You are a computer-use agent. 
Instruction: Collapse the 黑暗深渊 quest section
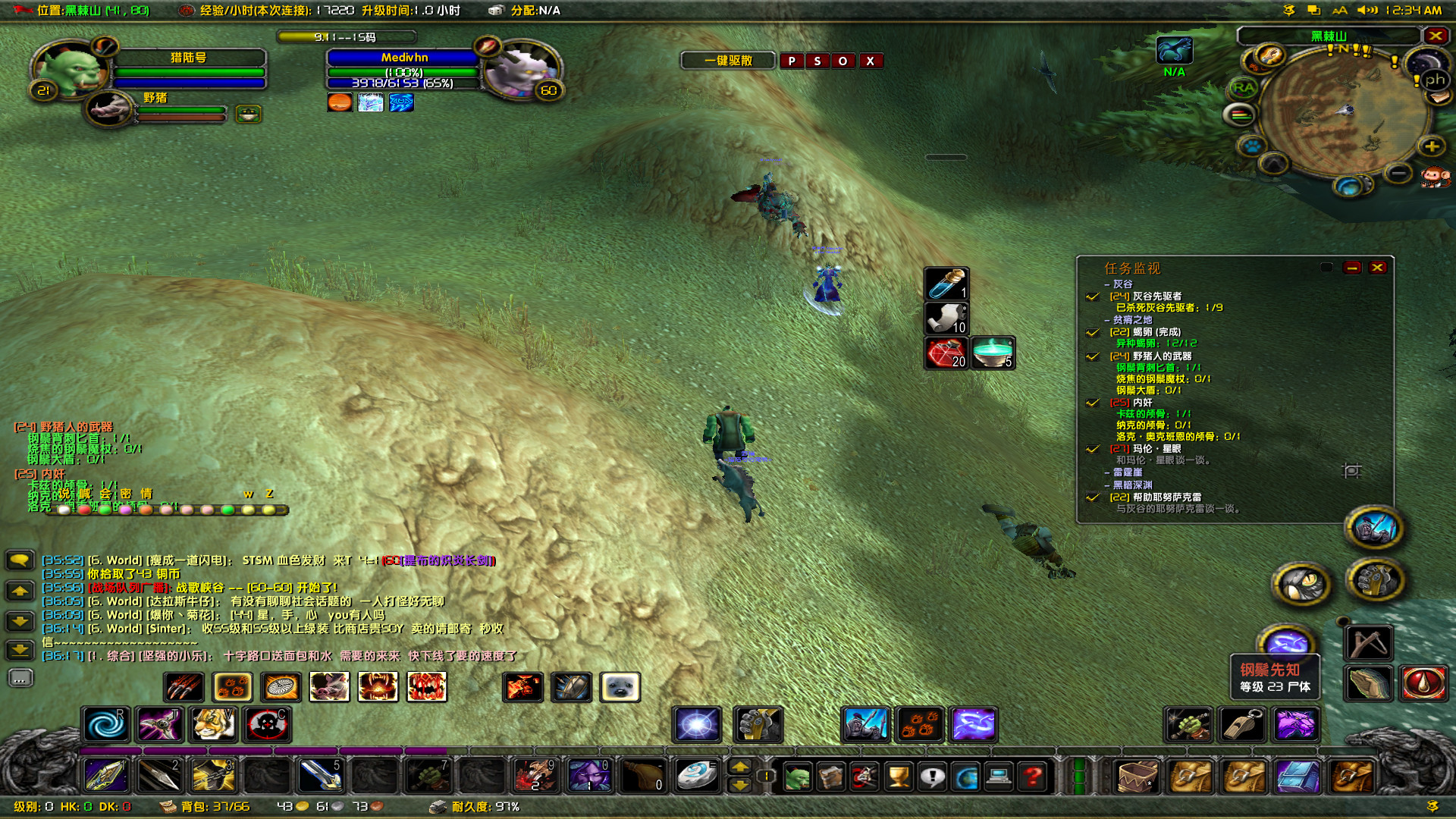coord(1107,485)
